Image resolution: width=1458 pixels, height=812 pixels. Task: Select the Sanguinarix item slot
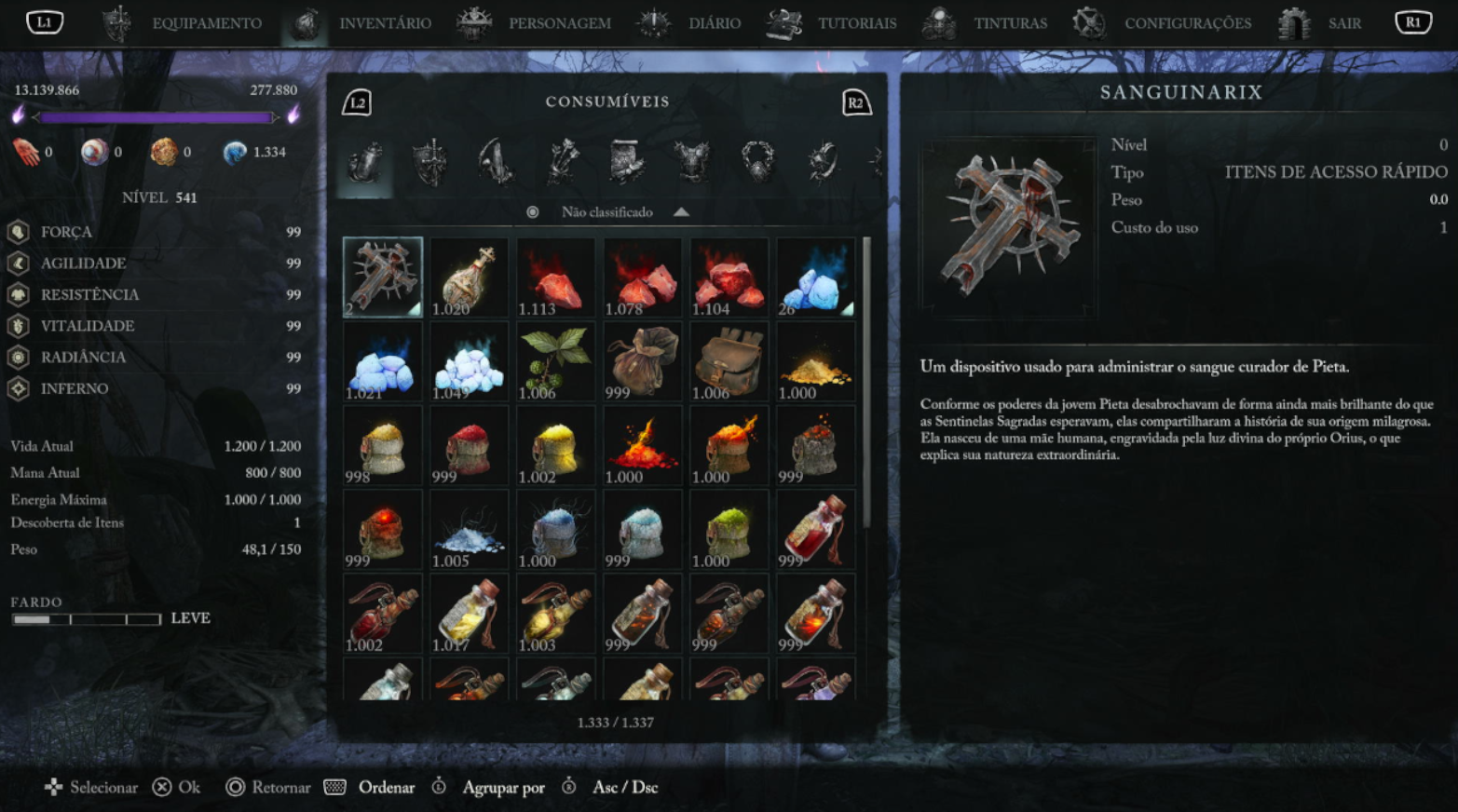pyautogui.click(x=383, y=277)
